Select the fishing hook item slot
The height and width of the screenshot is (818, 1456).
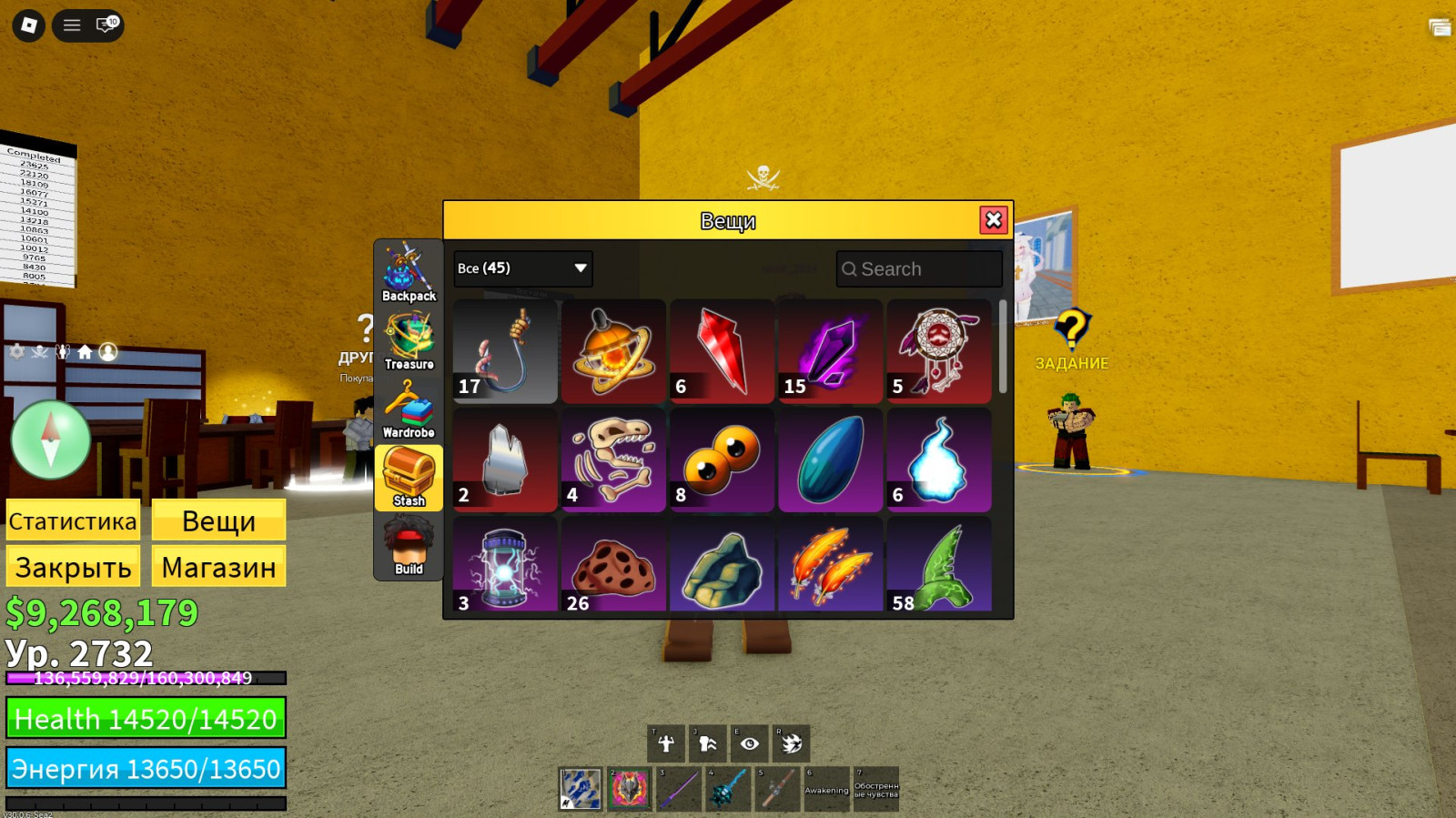pos(505,351)
